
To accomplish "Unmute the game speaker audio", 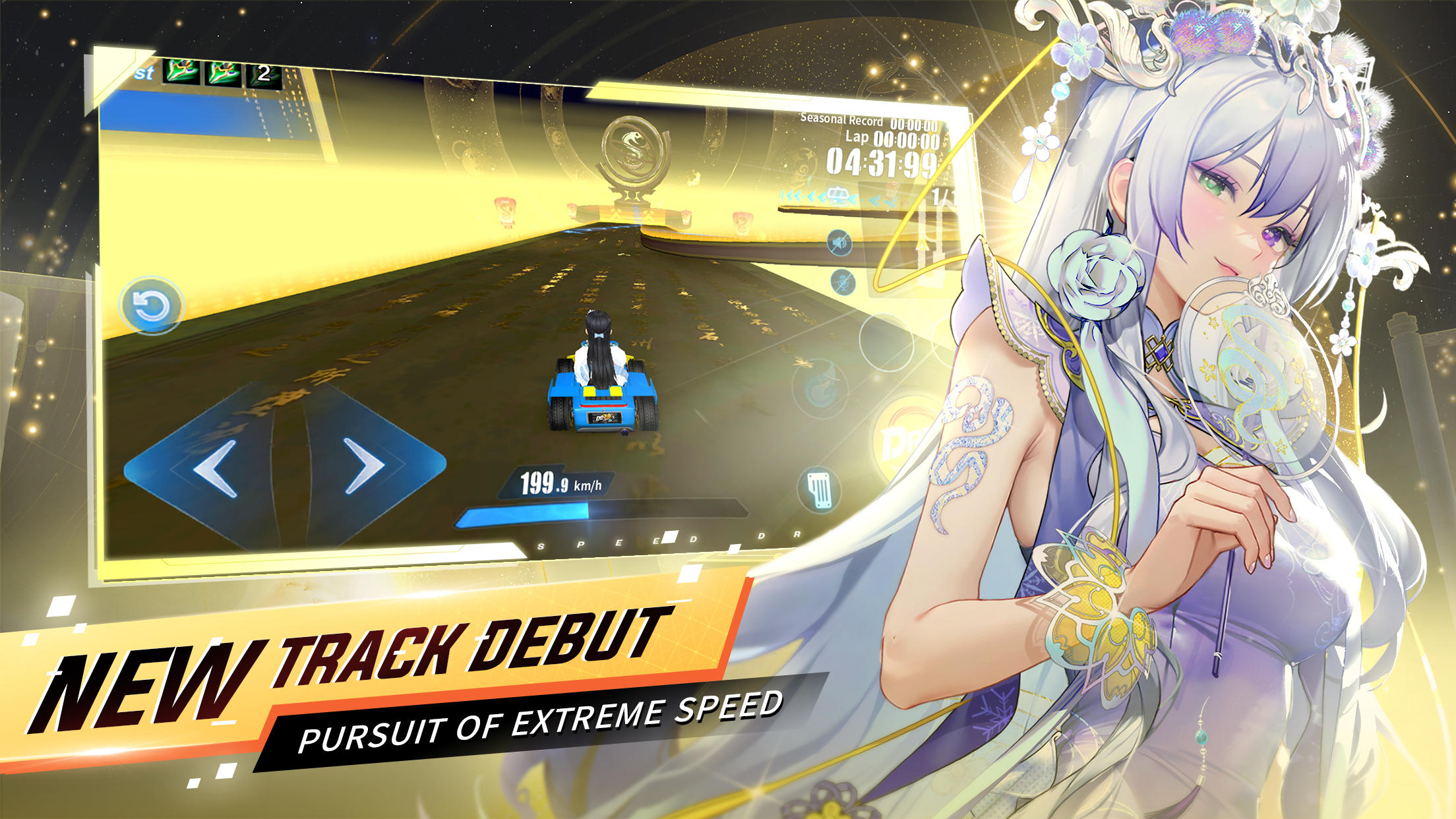I will (839, 241).
